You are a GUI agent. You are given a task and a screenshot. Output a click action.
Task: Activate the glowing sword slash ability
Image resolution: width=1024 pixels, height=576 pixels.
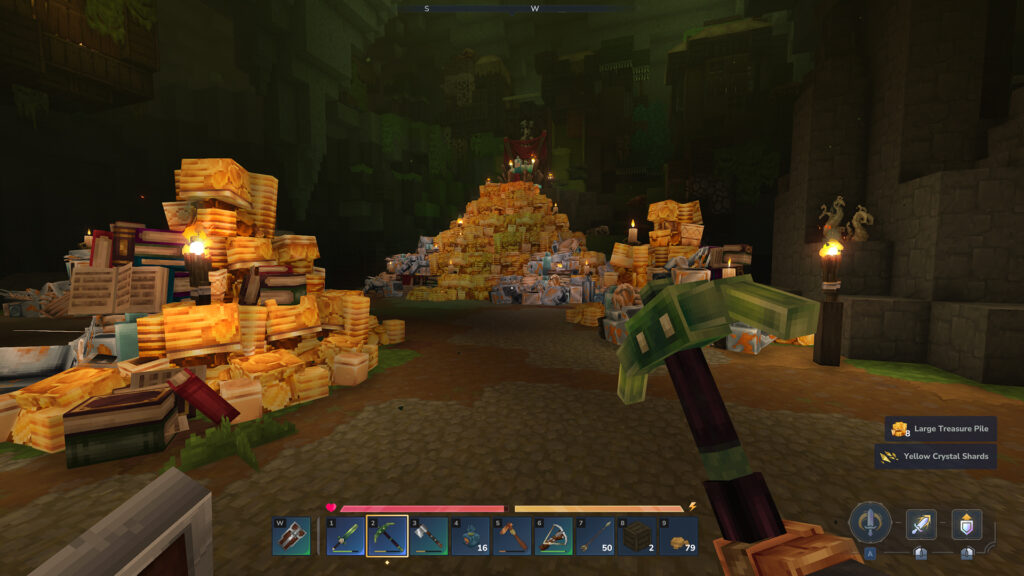921,524
